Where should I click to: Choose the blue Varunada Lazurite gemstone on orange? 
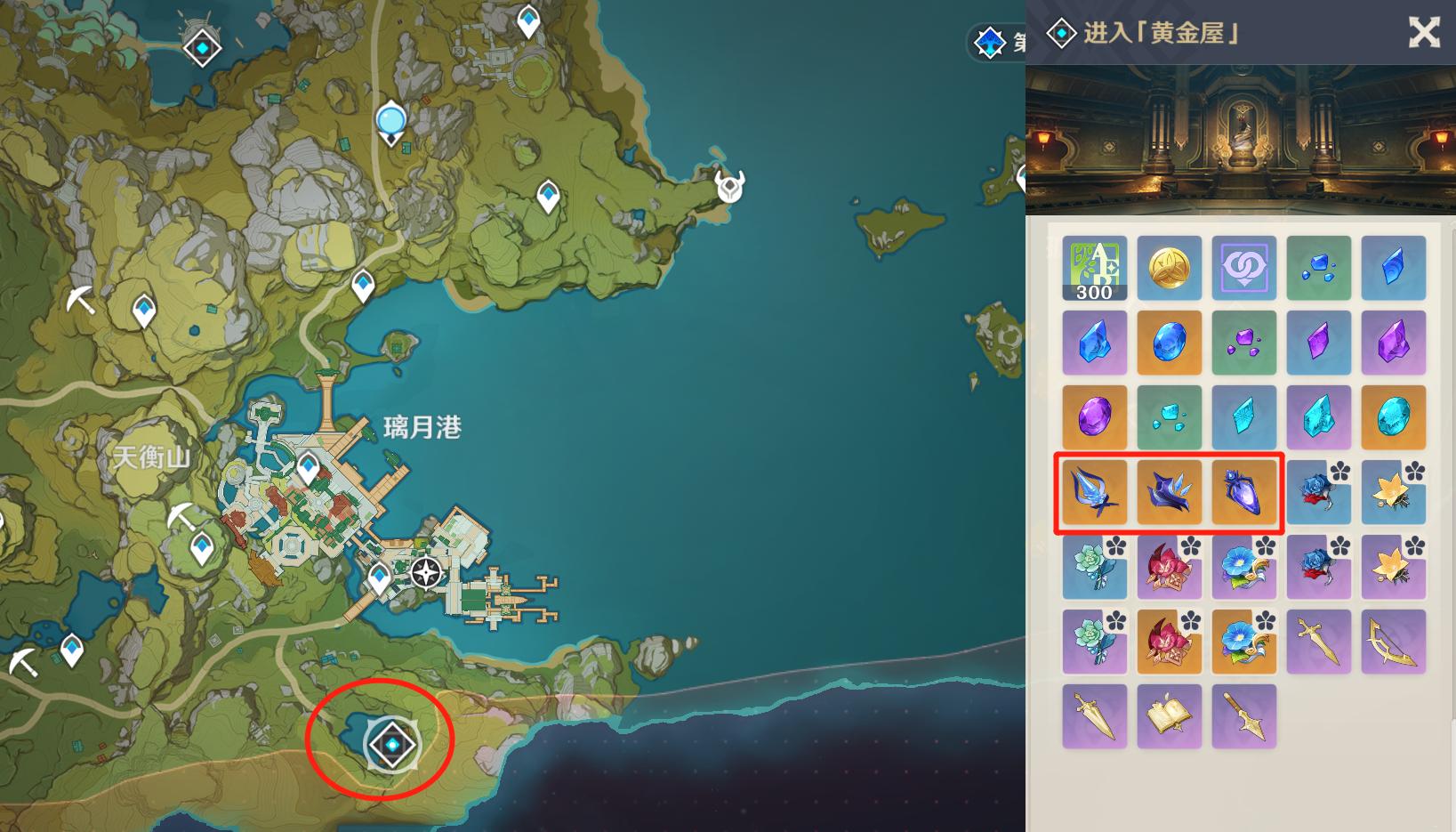tap(1169, 343)
